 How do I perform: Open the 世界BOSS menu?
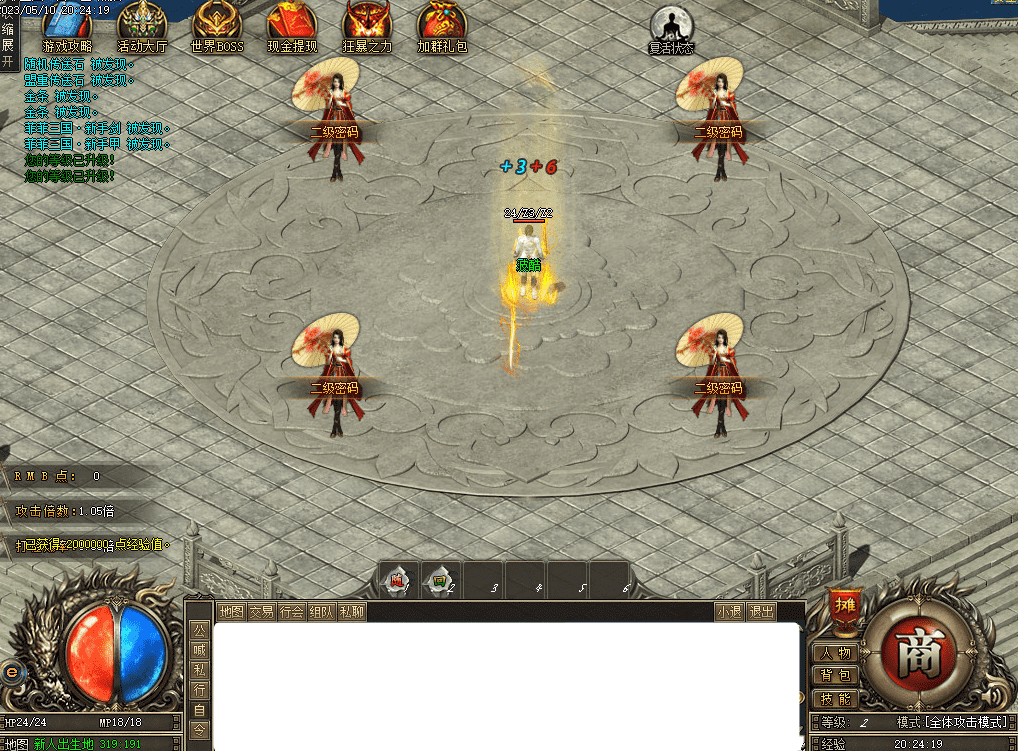(217, 22)
